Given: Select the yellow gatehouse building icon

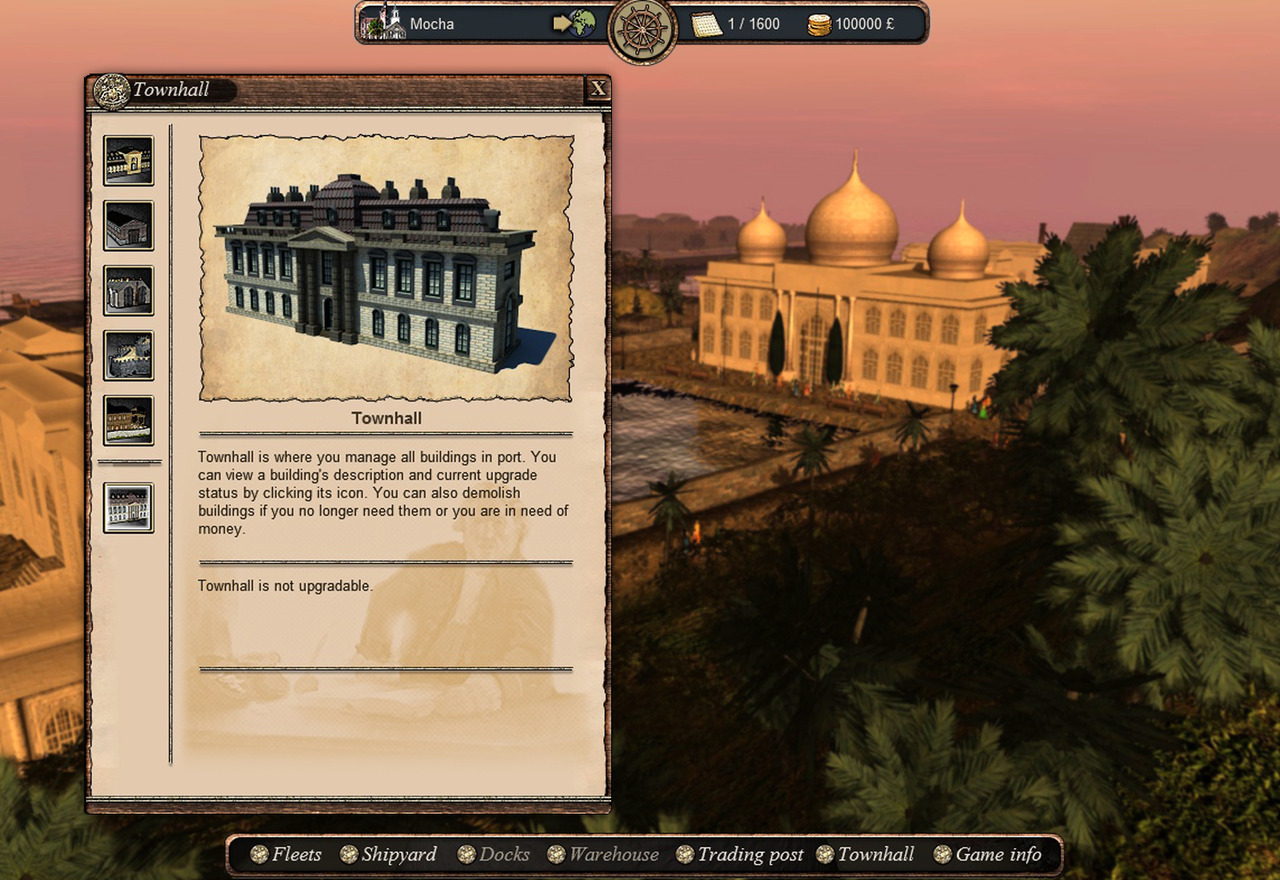Looking at the screenshot, I should click(x=129, y=161).
